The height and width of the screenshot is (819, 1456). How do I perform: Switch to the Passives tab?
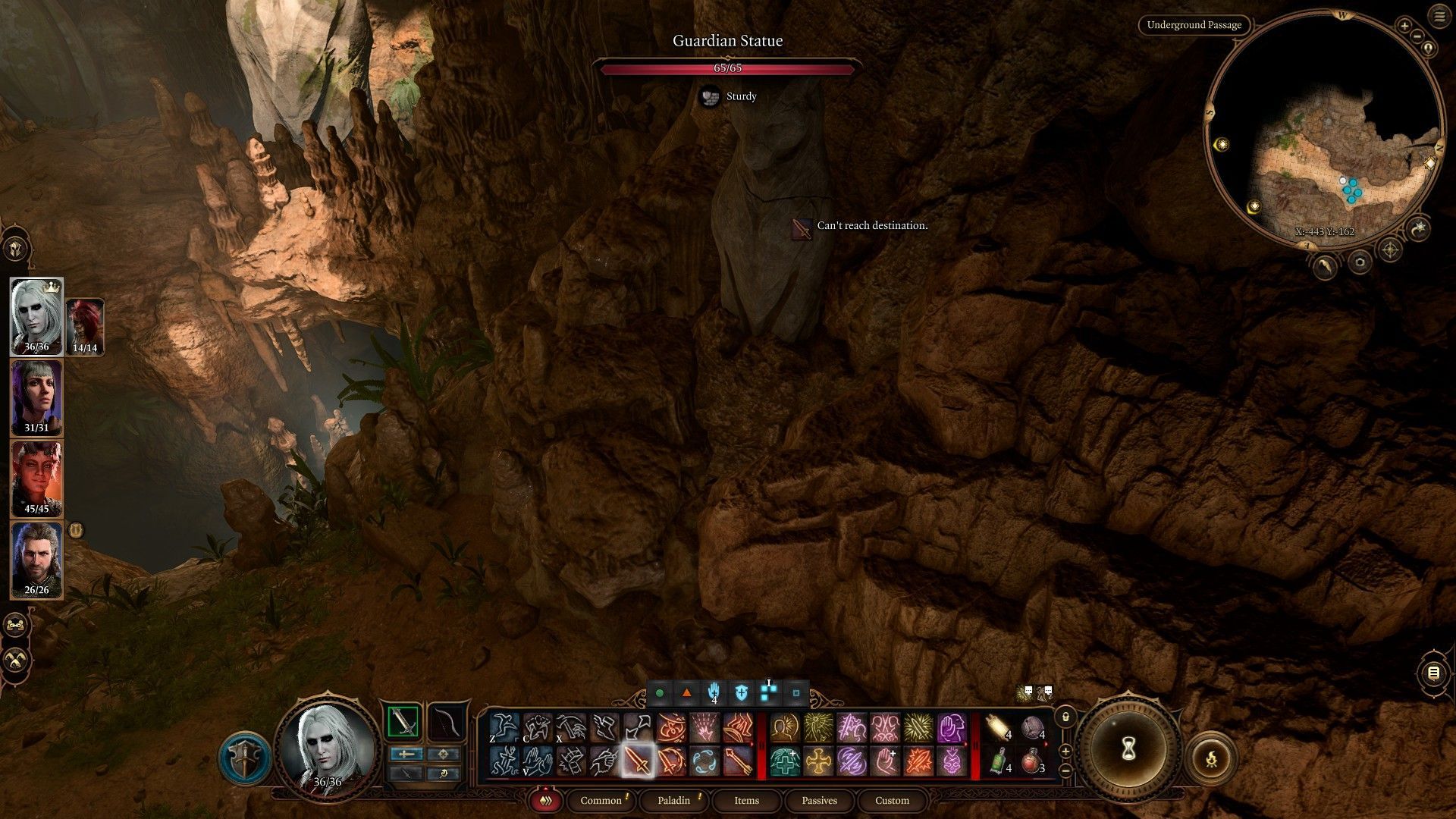[x=819, y=800]
